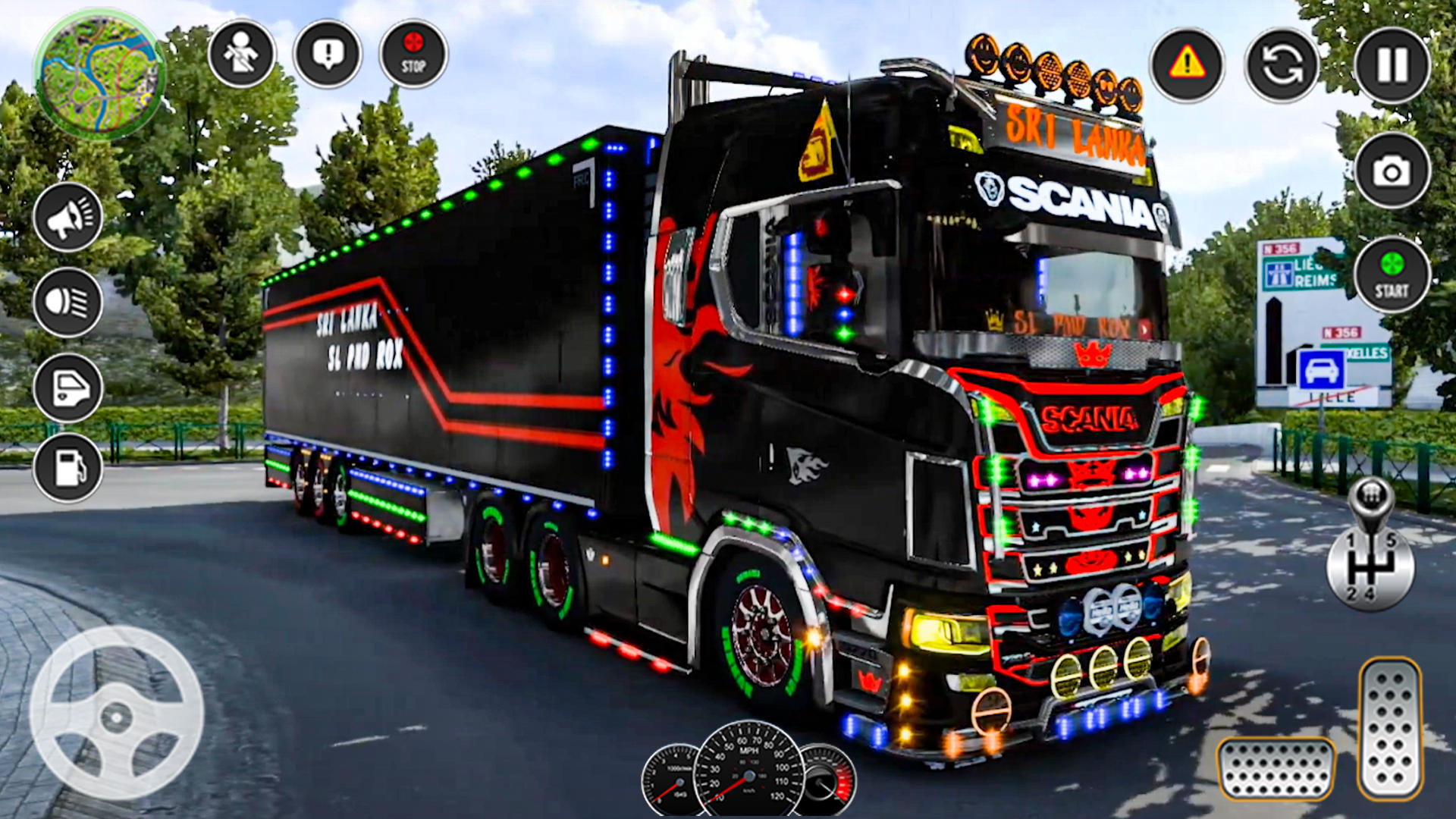The height and width of the screenshot is (819, 1456).
Task: Tap the MPH speedometer gauge
Action: coord(749,773)
